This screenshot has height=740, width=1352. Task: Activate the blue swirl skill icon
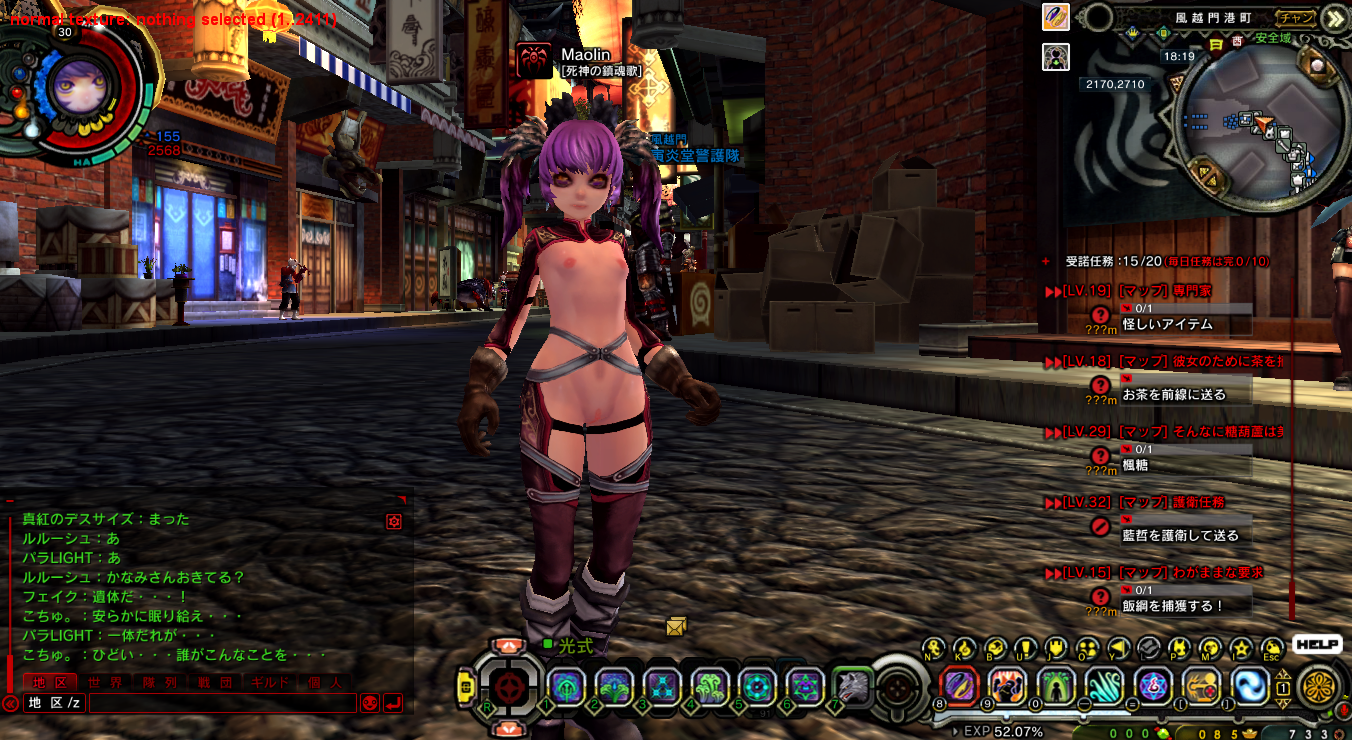pyautogui.click(x=1250, y=686)
